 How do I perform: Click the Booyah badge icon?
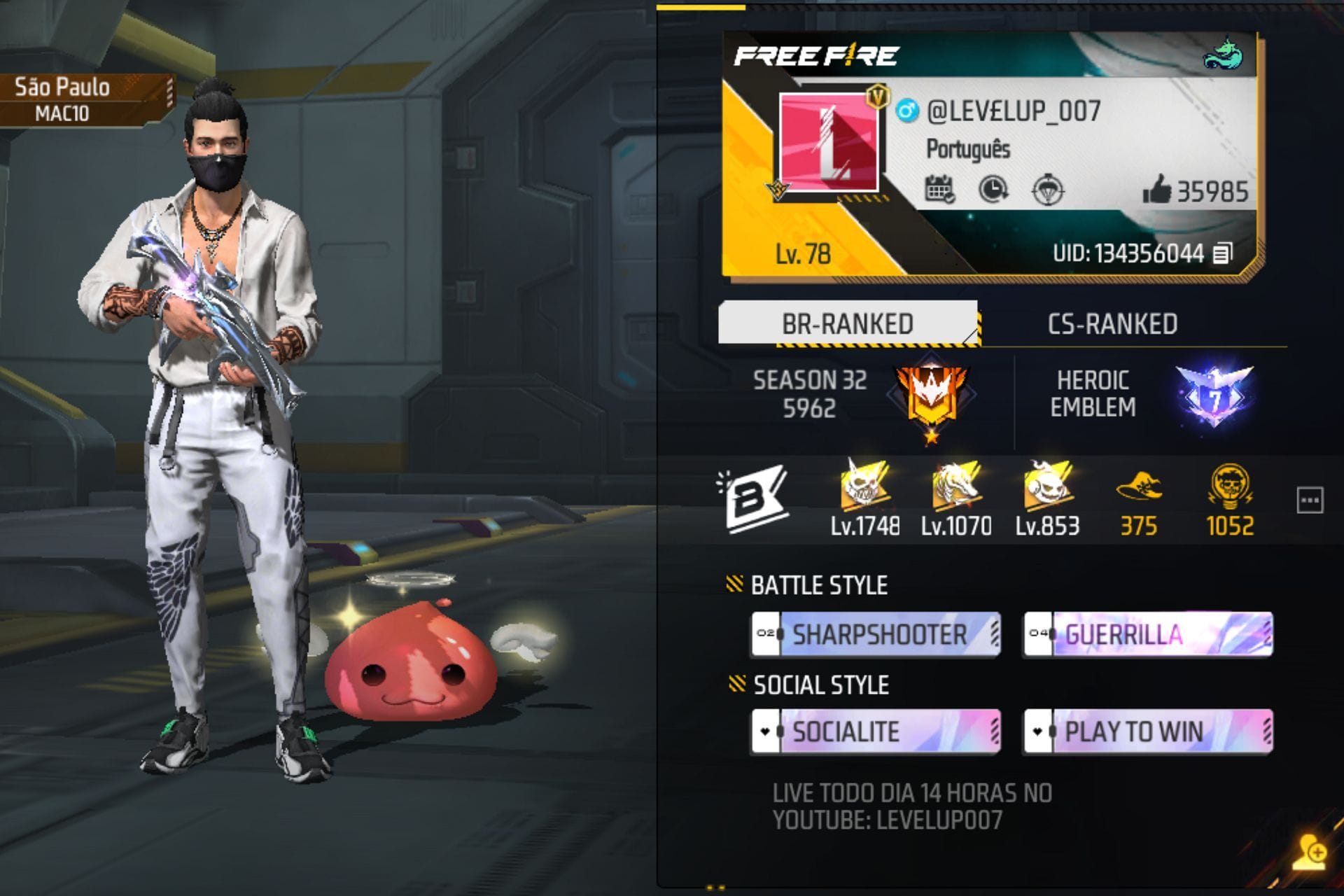tap(756, 497)
